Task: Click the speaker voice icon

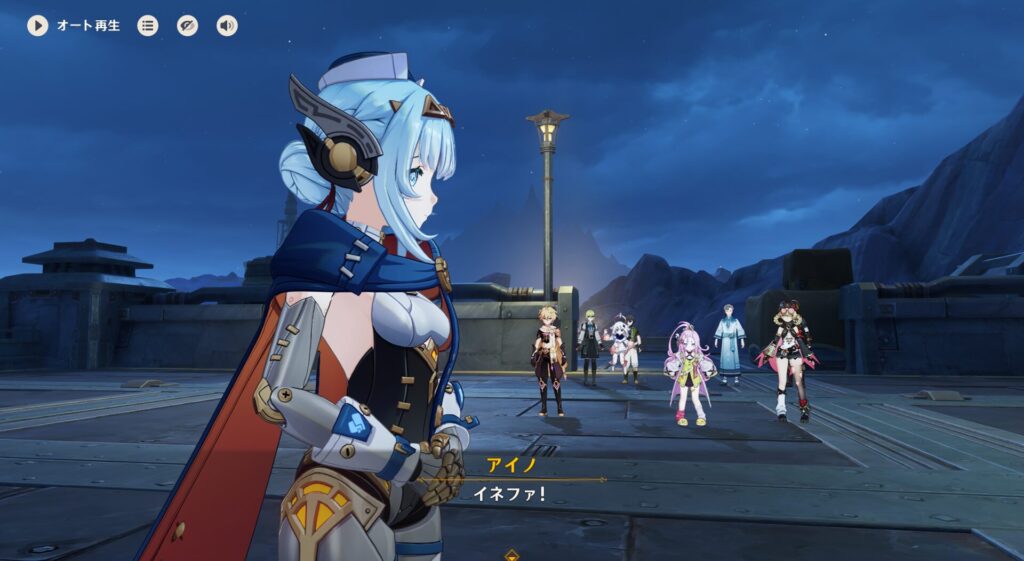Action: click(228, 26)
